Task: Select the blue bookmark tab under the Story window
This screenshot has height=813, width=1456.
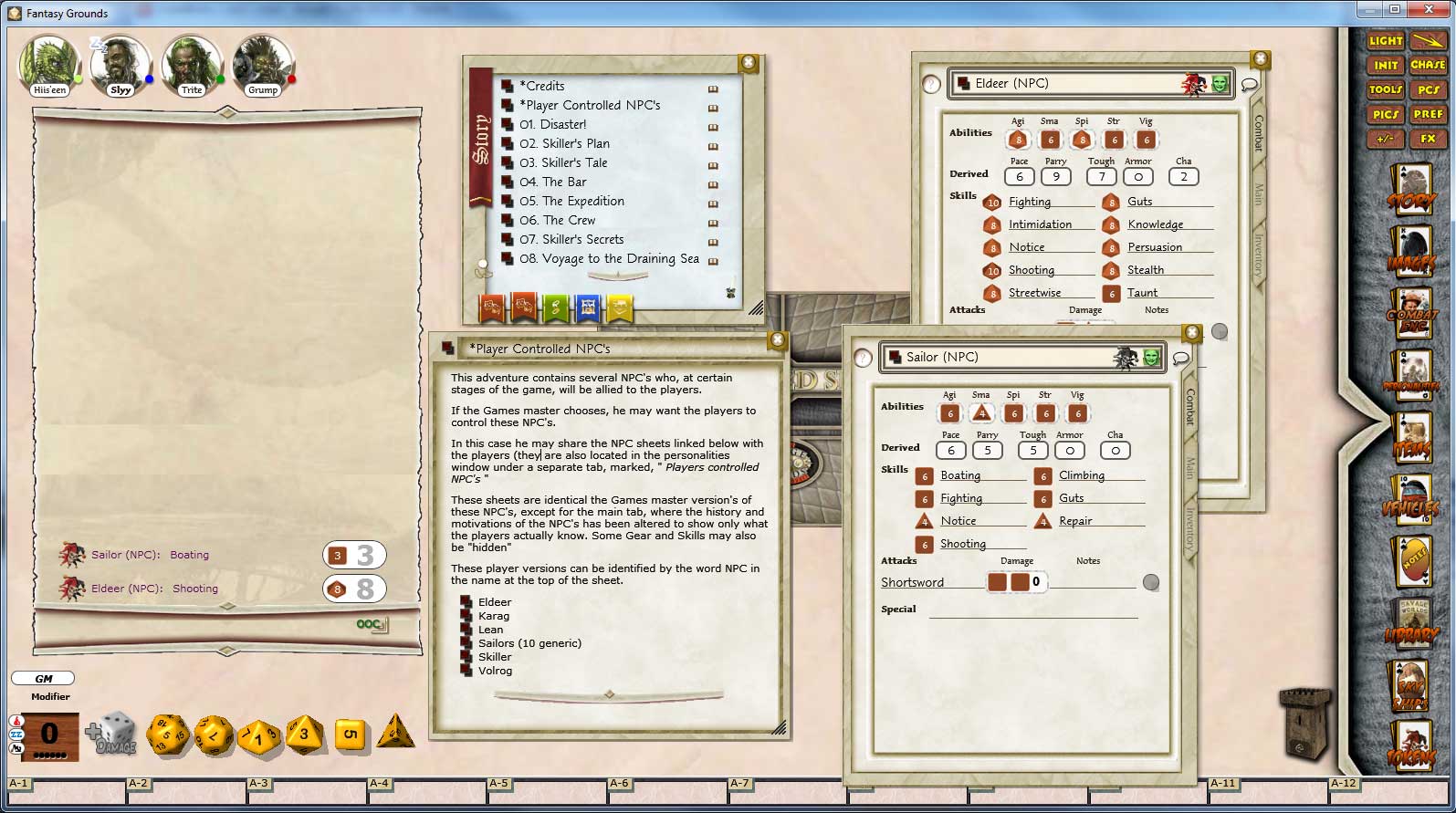Action: (x=588, y=308)
